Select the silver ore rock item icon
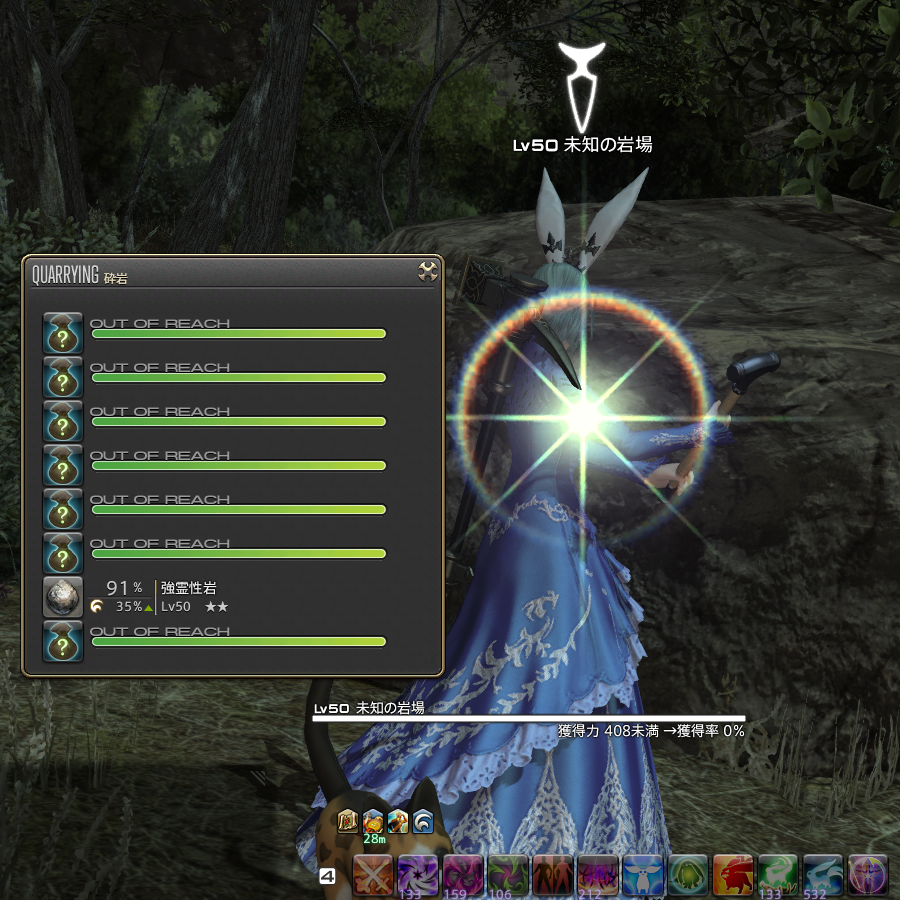Viewport: 900px width, 900px height. pyautogui.click(x=63, y=597)
